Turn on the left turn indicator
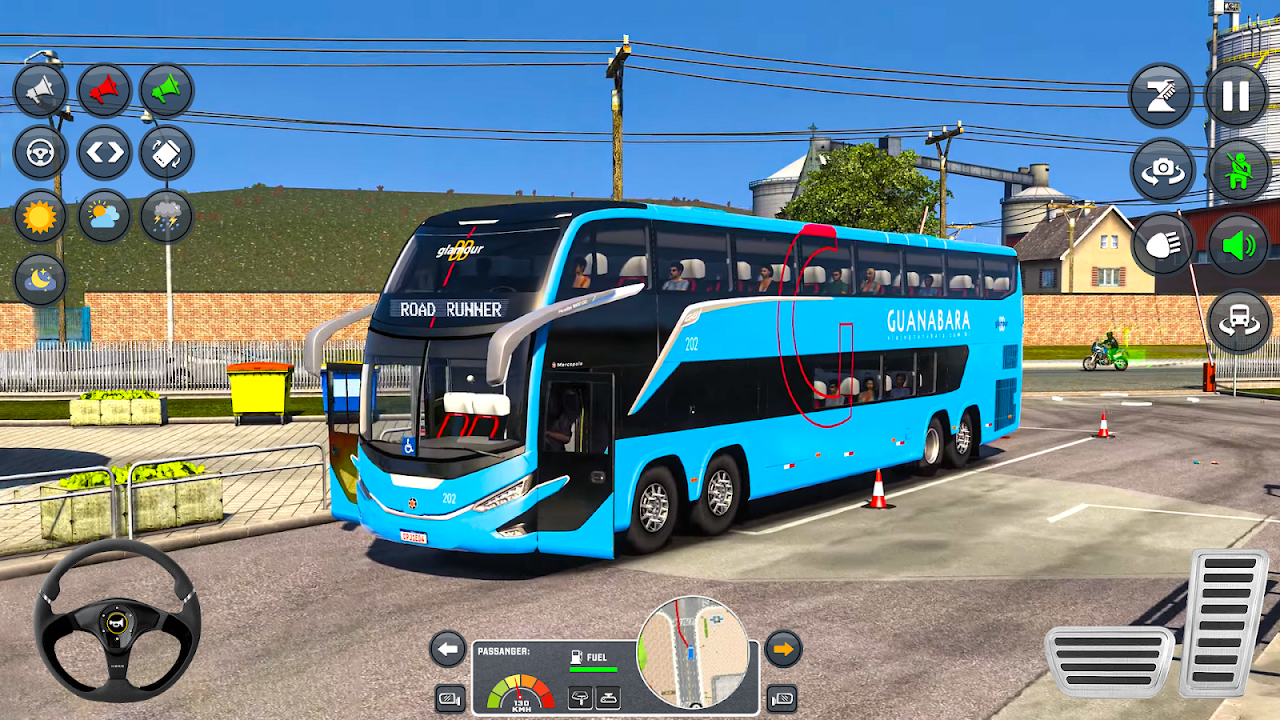 click(448, 650)
